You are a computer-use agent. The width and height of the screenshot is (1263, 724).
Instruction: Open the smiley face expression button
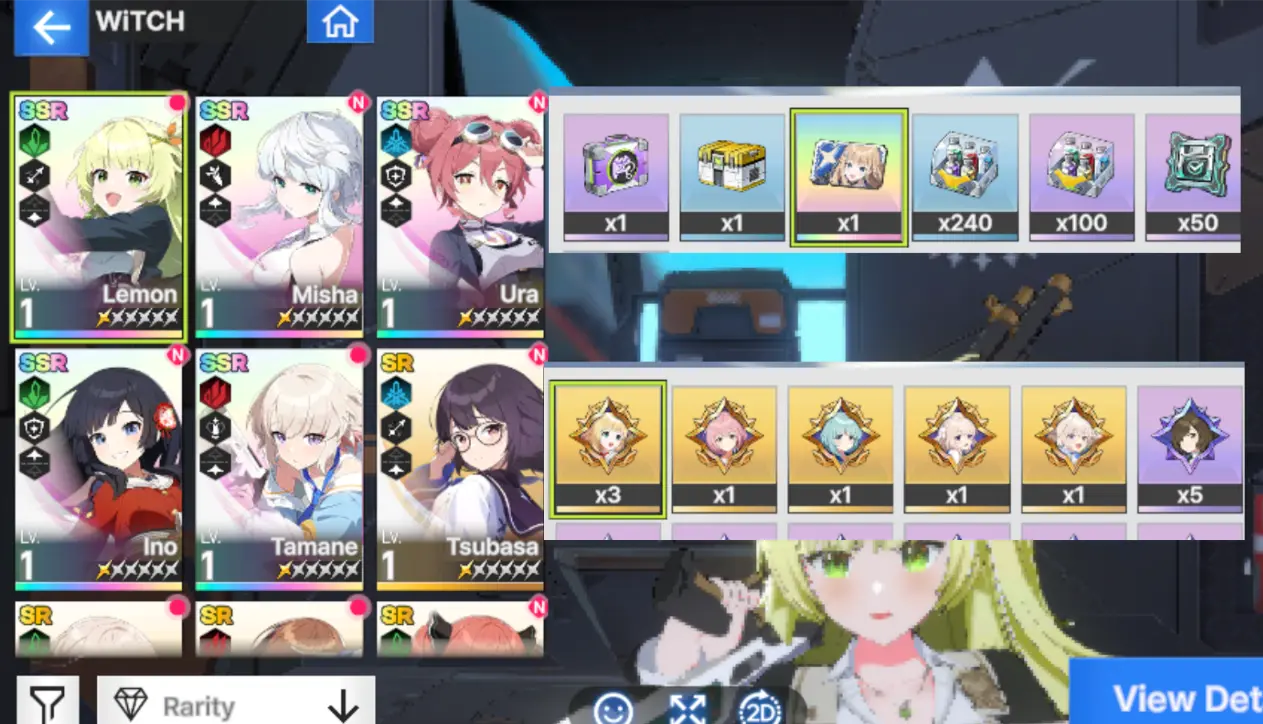click(612, 709)
